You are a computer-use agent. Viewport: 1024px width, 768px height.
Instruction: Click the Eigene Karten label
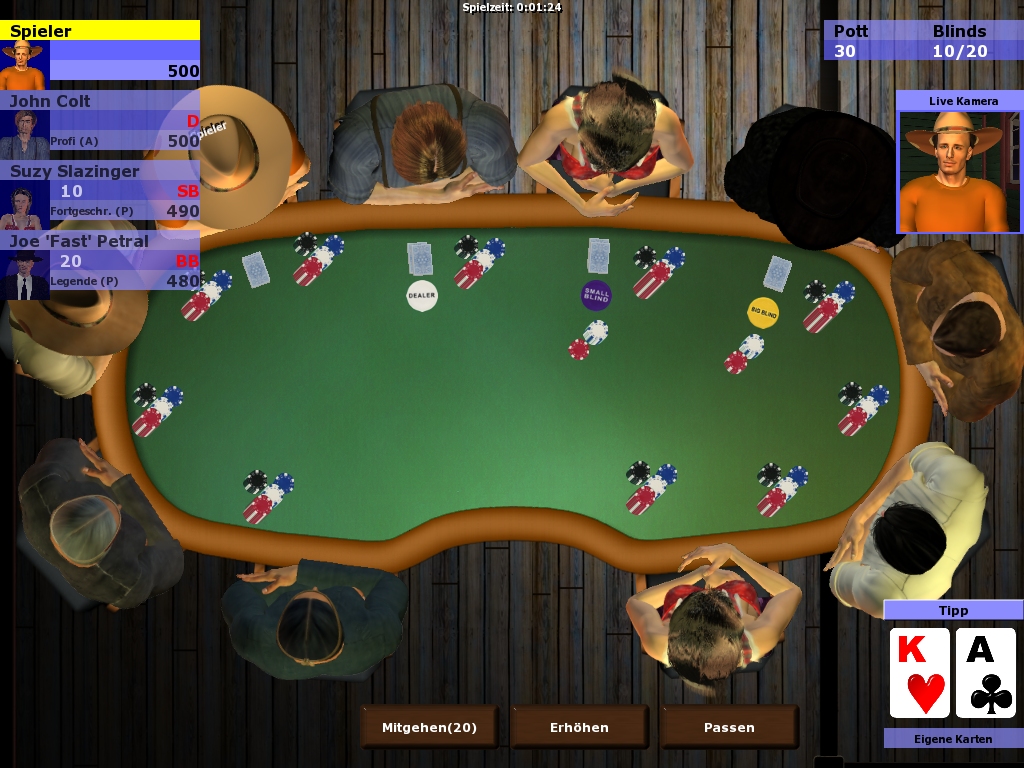coord(953,739)
